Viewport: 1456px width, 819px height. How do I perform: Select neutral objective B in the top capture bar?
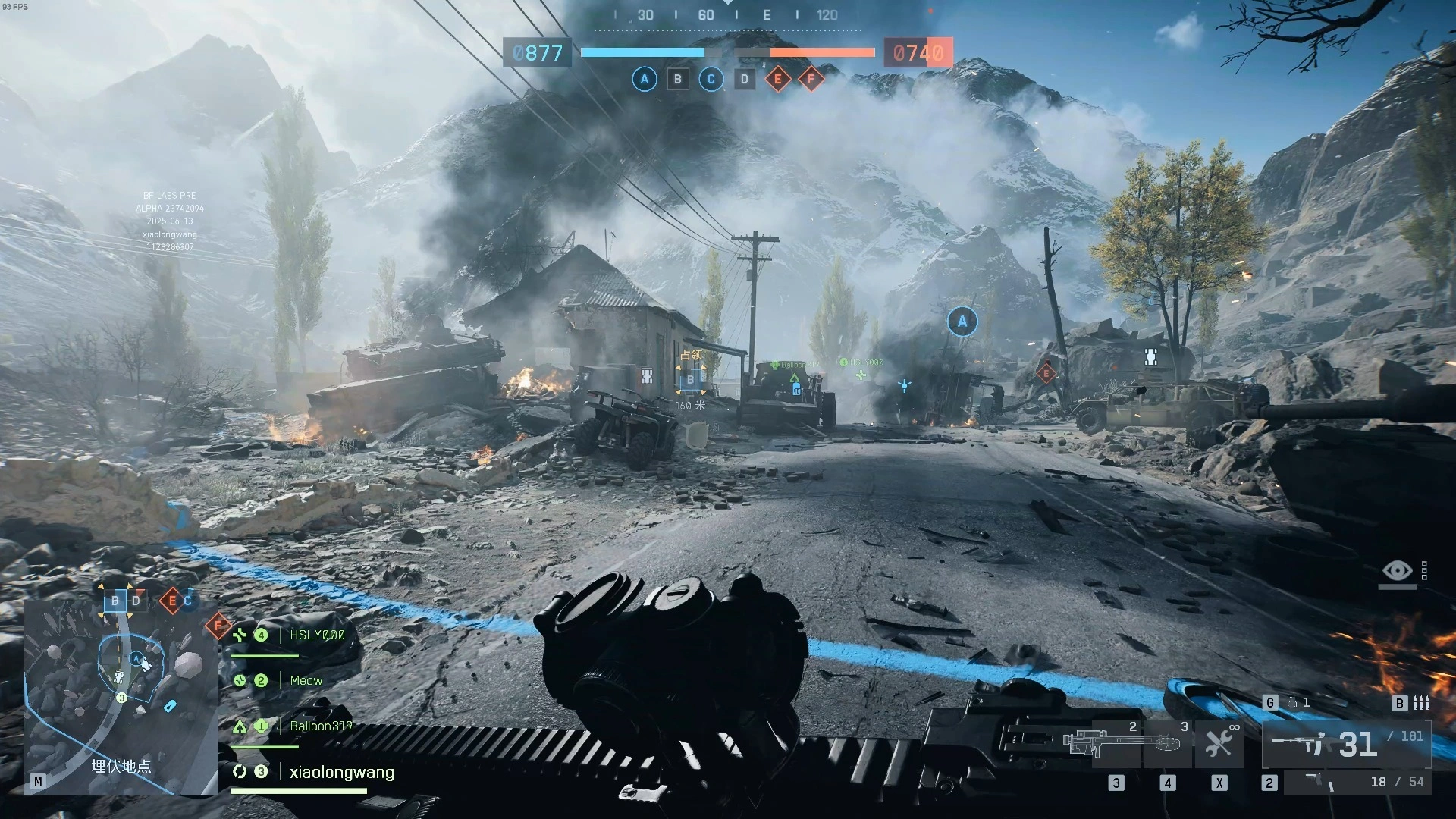pyautogui.click(x=678, y=79)
